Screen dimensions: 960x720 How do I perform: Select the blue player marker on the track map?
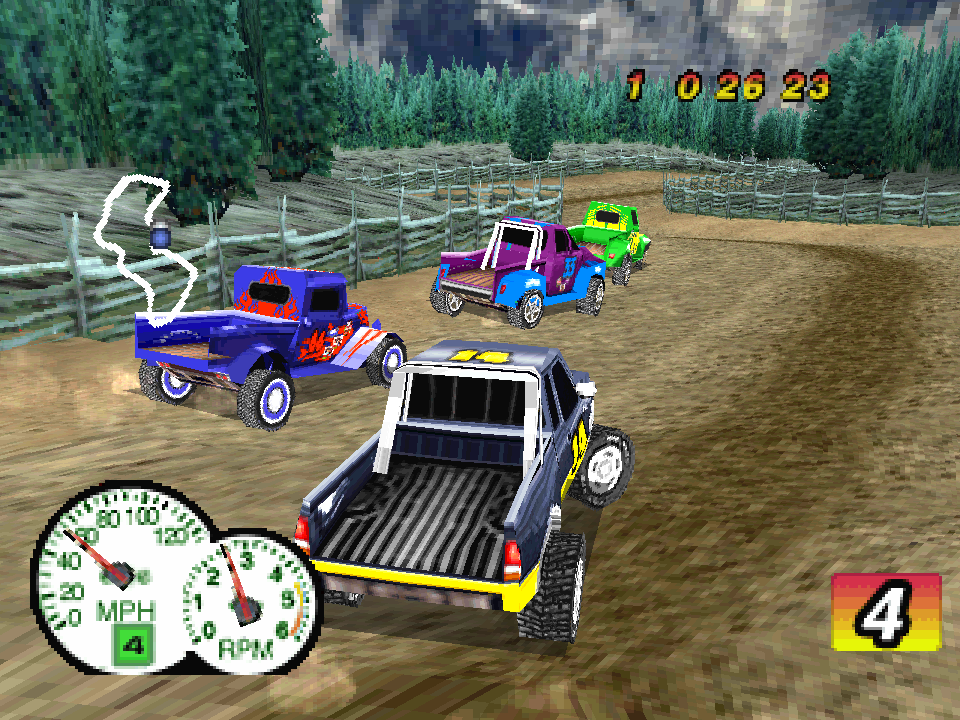[159, 235]
